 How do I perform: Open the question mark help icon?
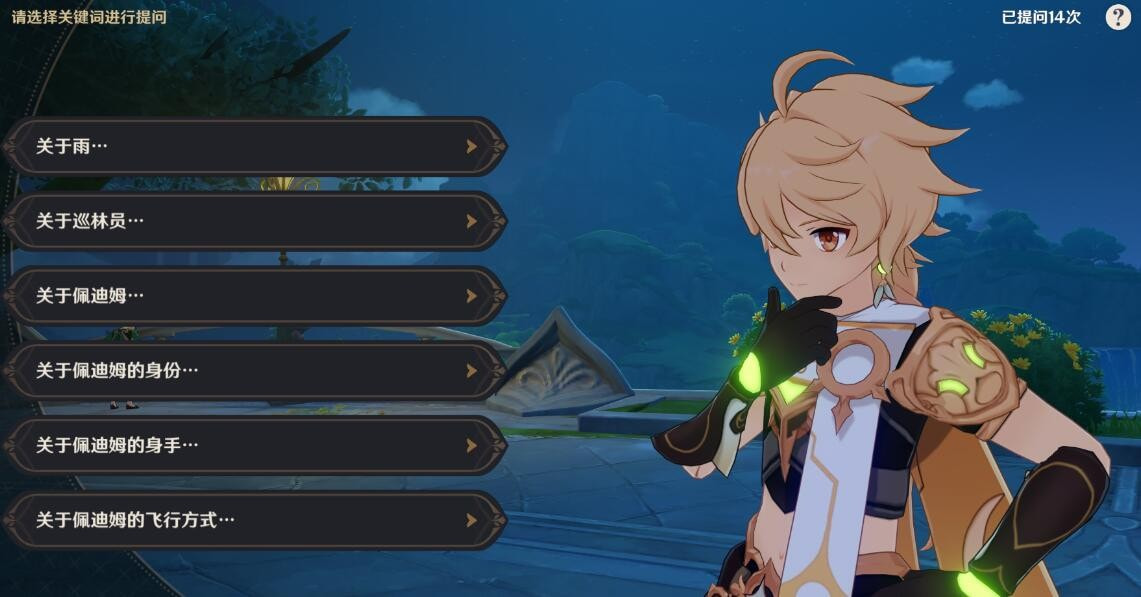(1118, 17)
